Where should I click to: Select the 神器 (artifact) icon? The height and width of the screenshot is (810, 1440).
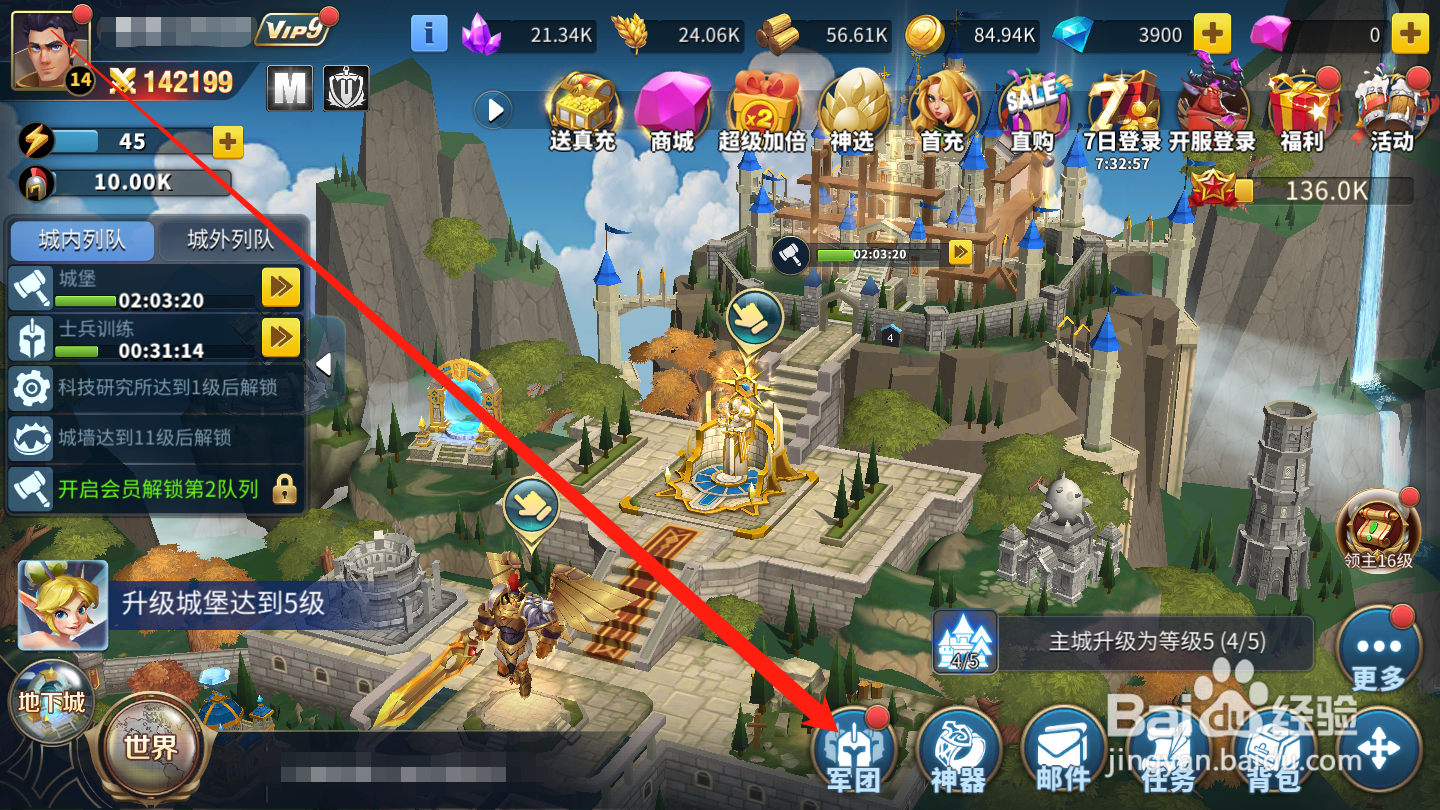pos(960,748)
